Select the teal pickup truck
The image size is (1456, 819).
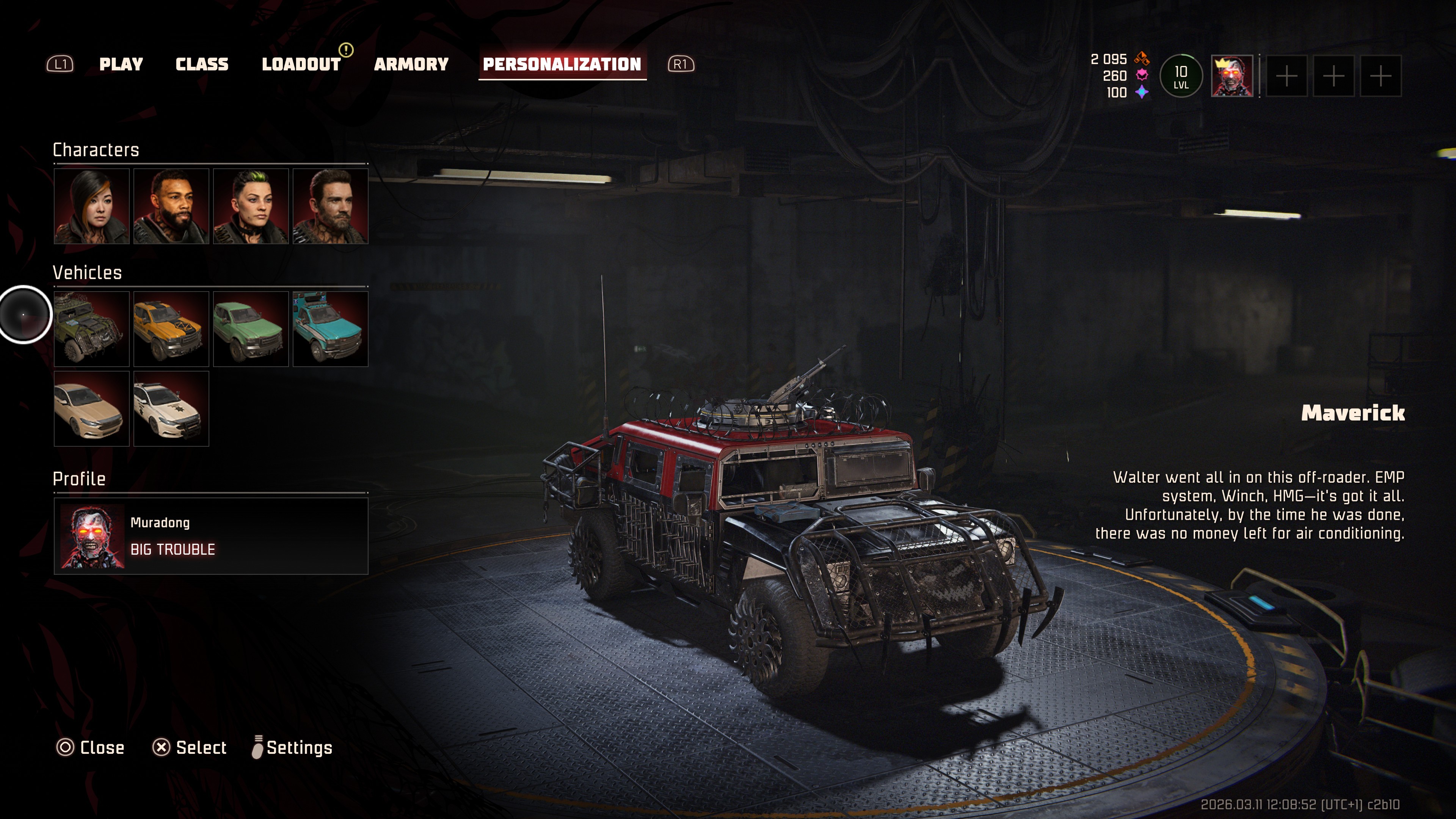(330, 329)
